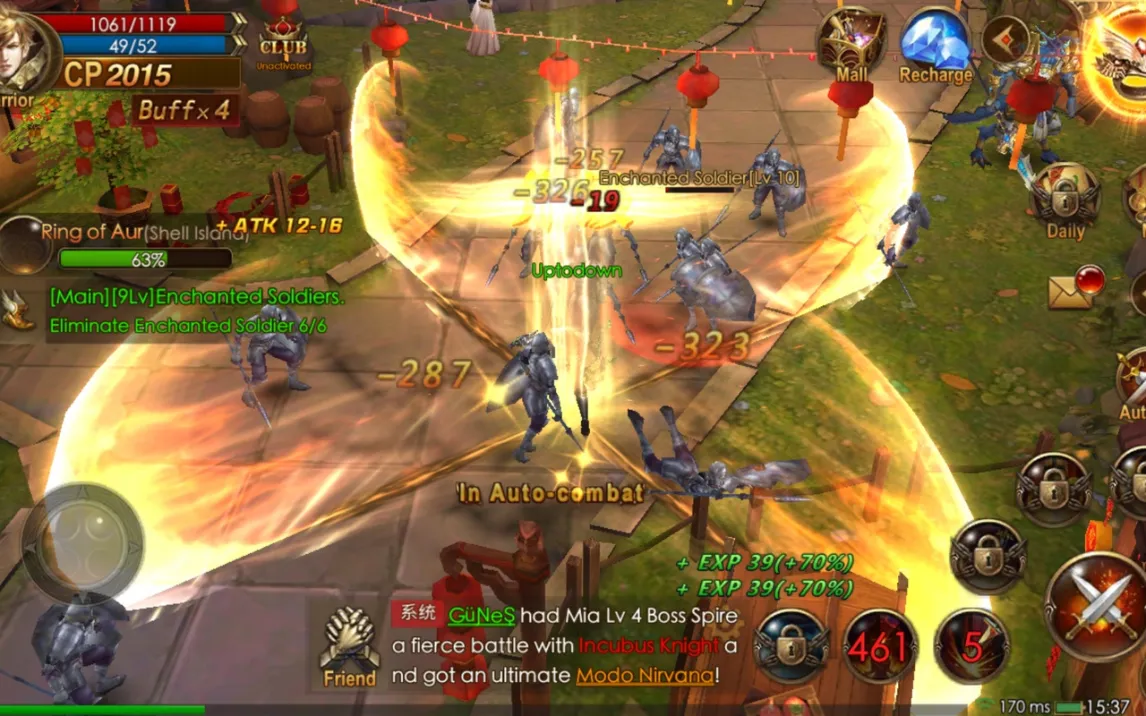
Task: Open the Recharge diamond menu
Action: pyautogui.click(x=935, y=44)
